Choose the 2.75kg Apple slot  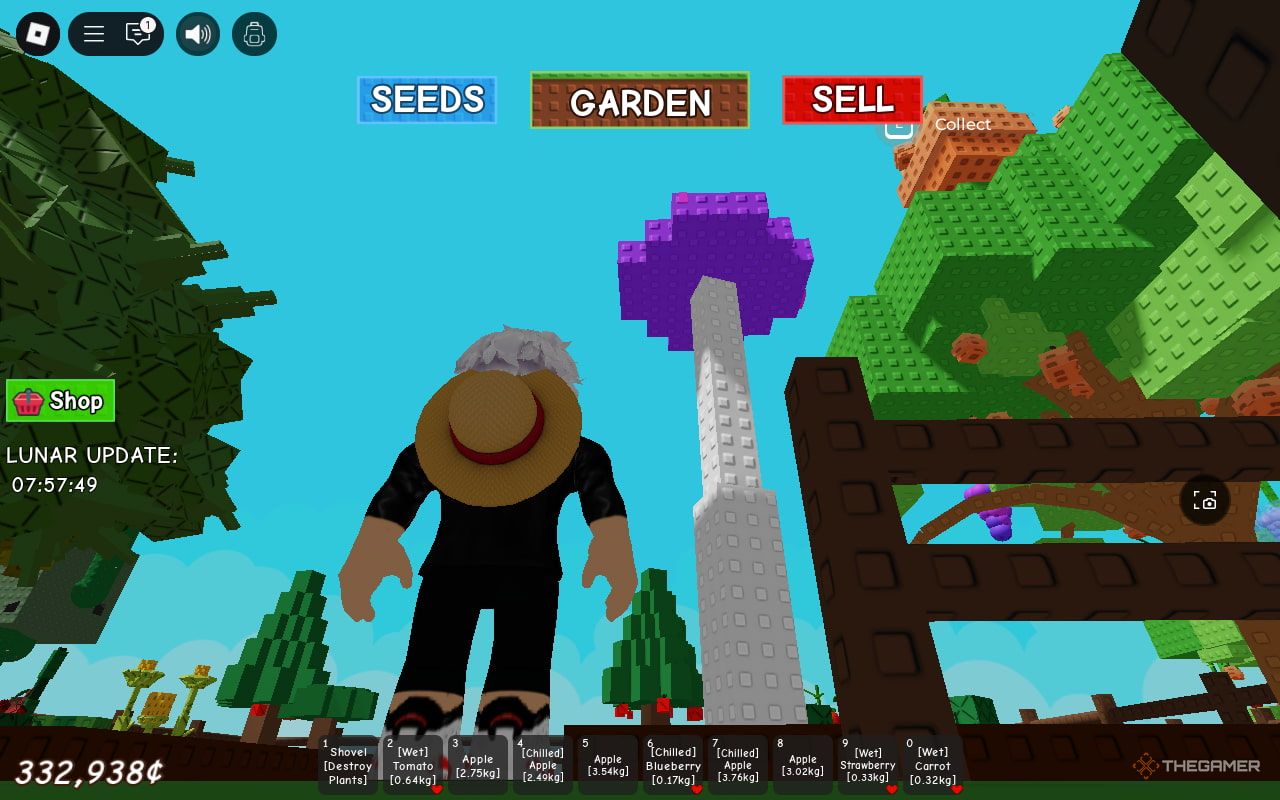(478, 766)
